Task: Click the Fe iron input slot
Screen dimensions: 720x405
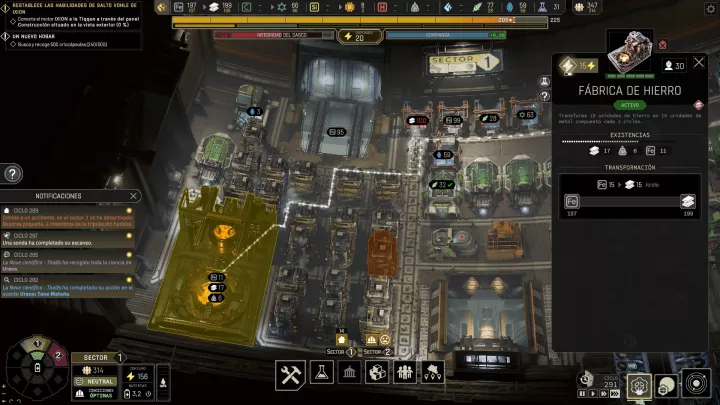Action: click(x=571, y=200)
